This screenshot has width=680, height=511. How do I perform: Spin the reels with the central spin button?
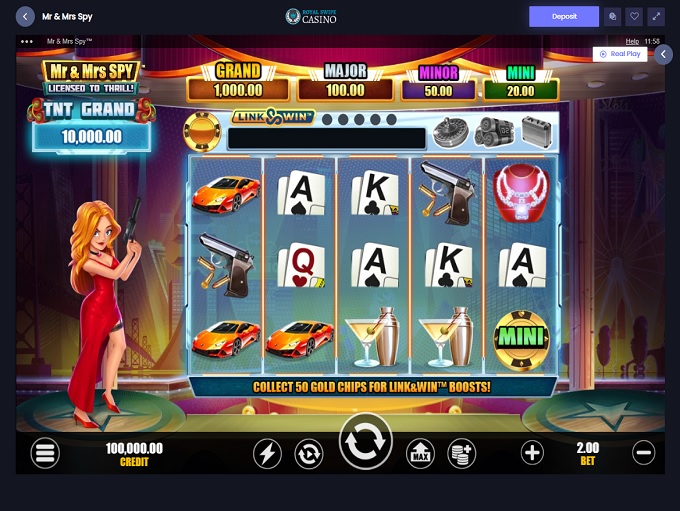(366, 442)
